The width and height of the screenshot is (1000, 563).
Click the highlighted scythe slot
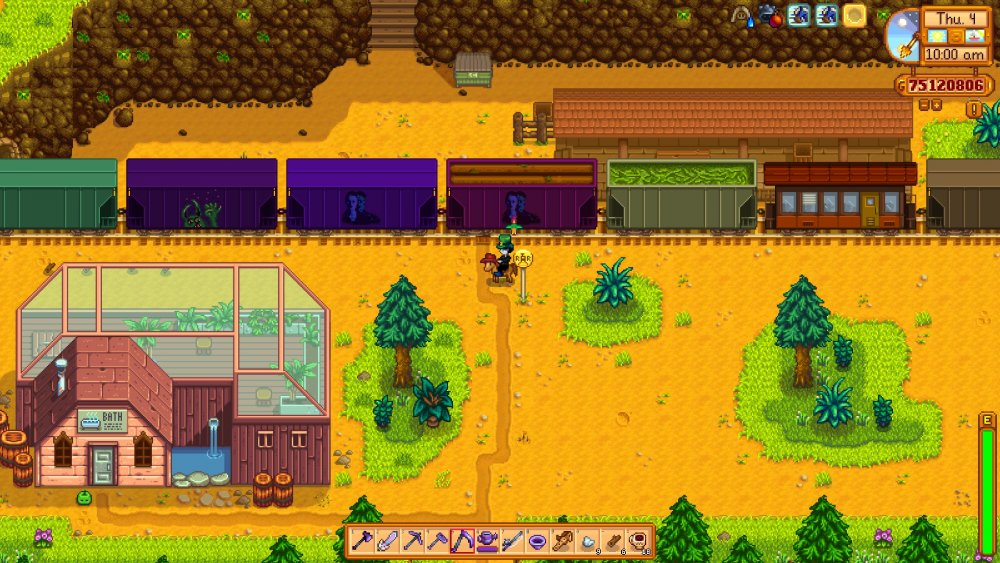pos(463,541)
